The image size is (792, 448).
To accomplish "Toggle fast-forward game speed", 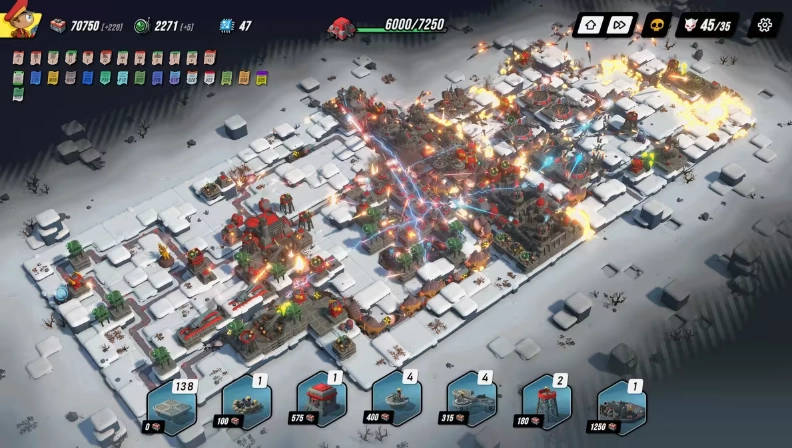I will click(620, 25).
